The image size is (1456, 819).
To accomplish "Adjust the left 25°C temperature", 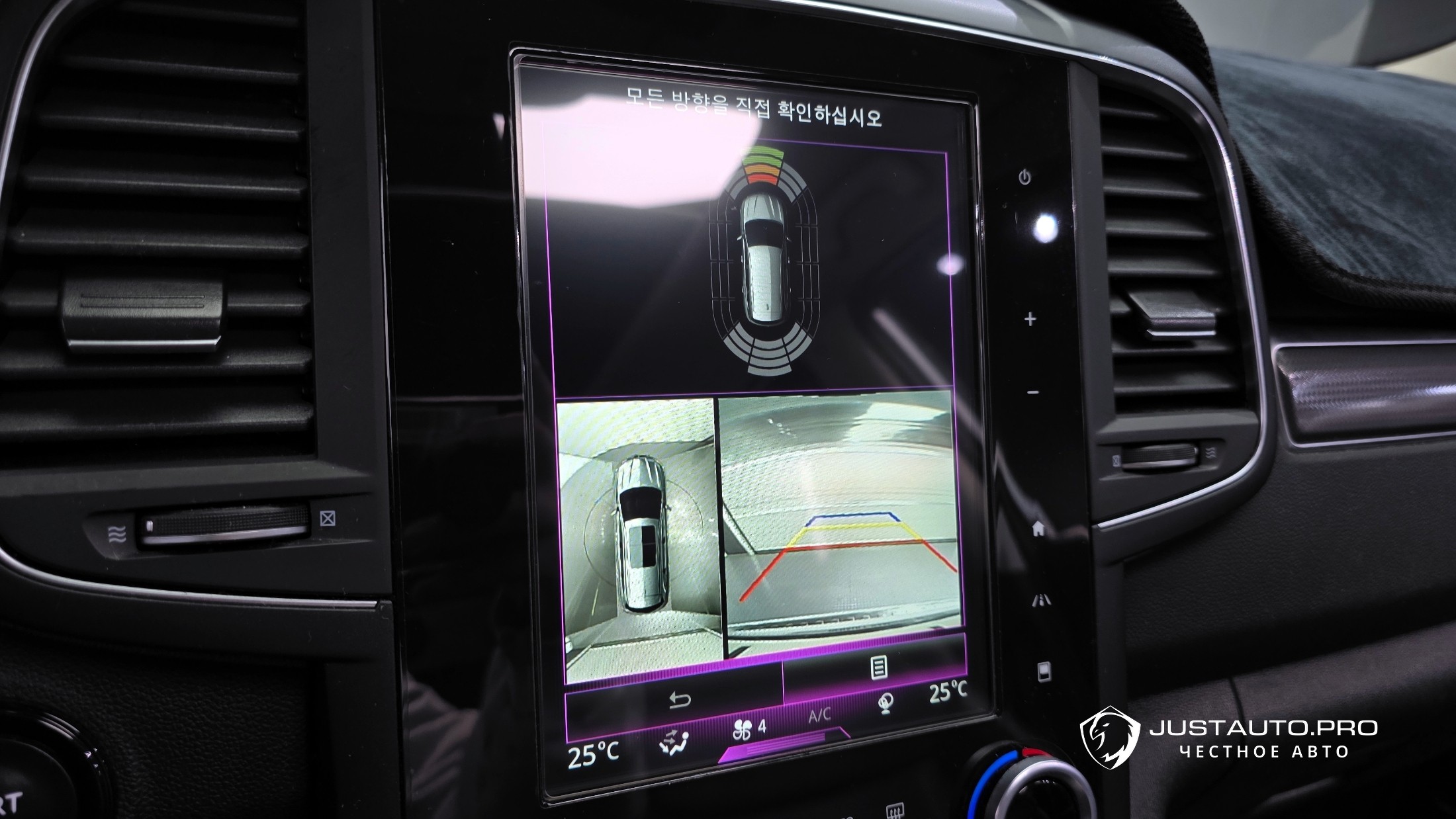I will 593,755.
